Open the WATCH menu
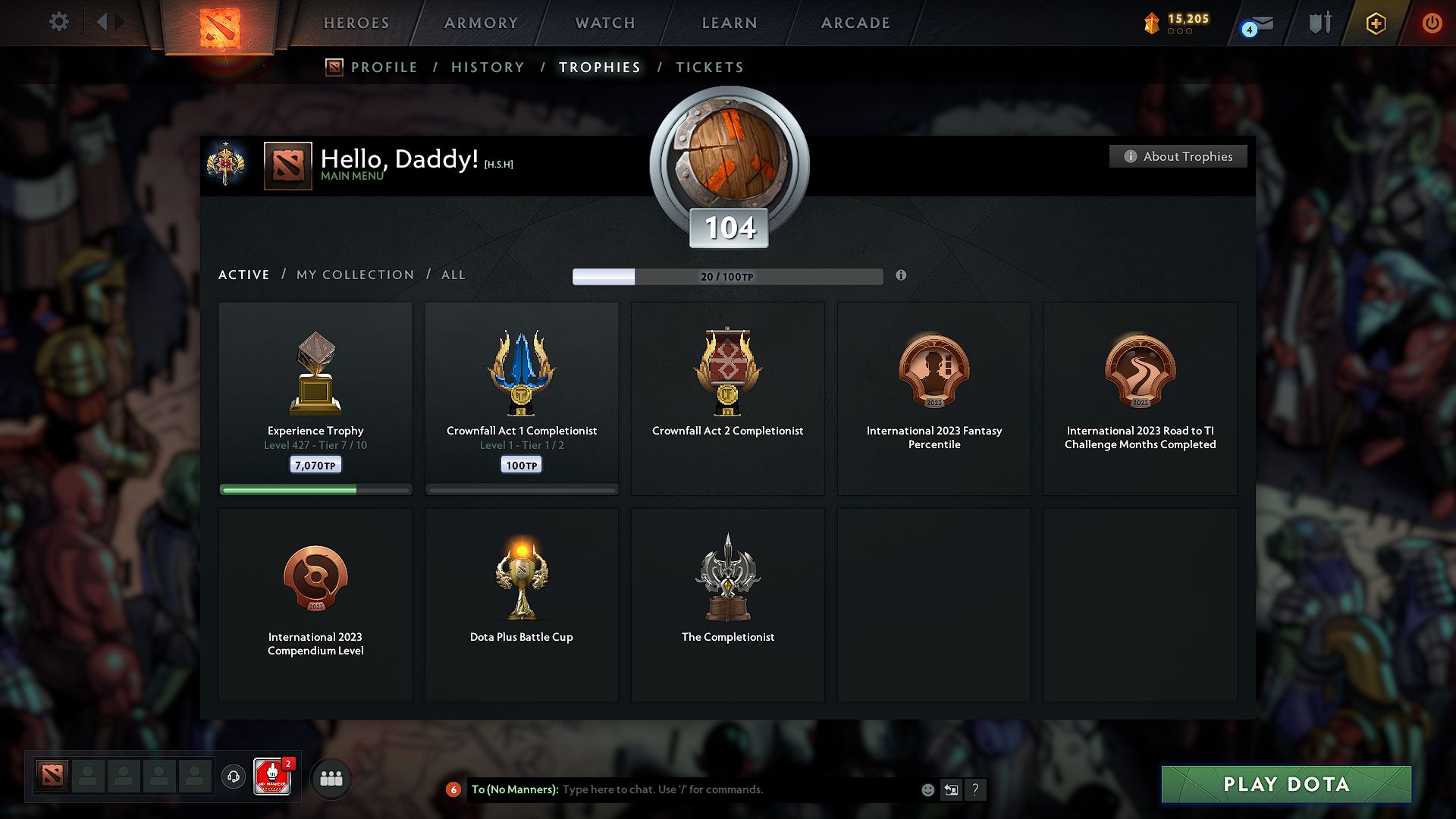 coord(604,23)
